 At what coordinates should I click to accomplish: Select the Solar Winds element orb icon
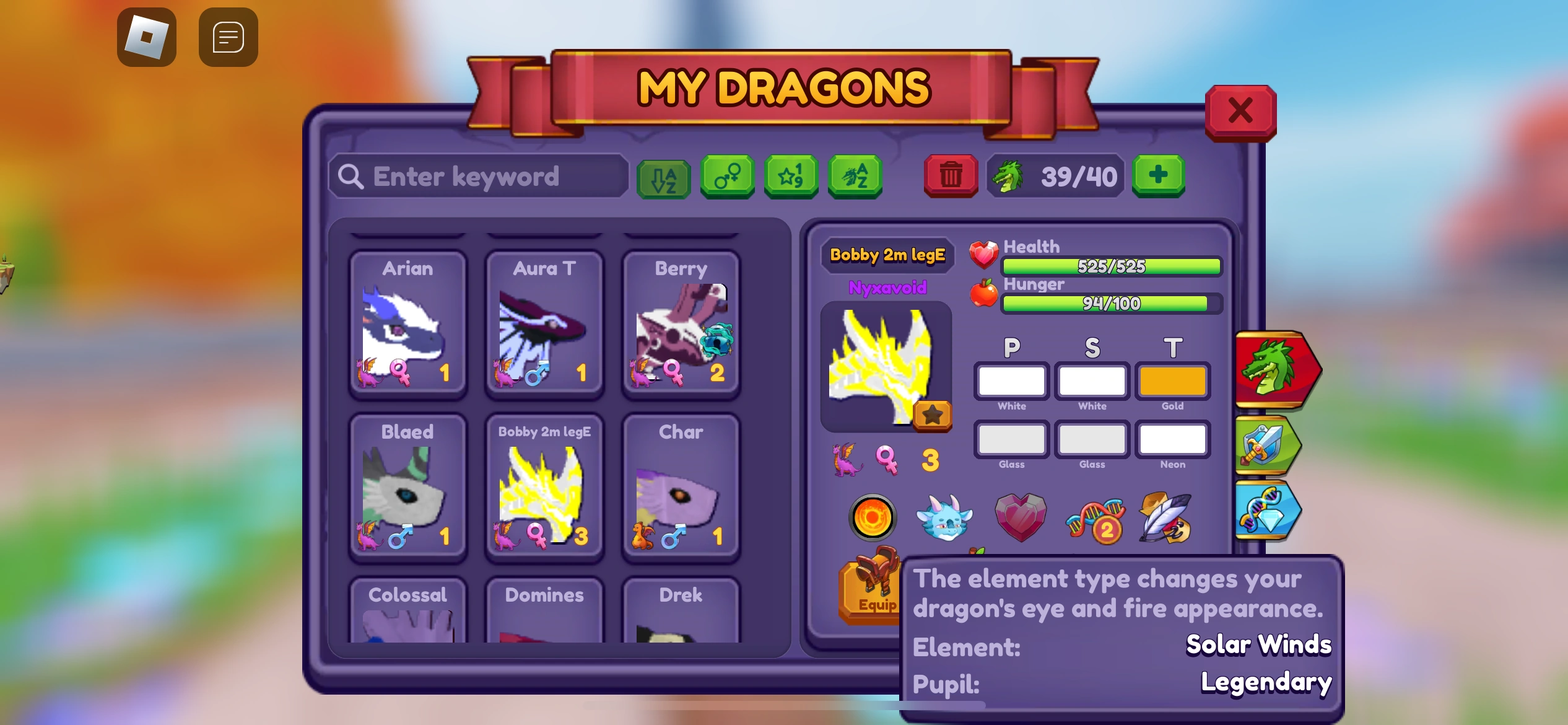(872, 517)
